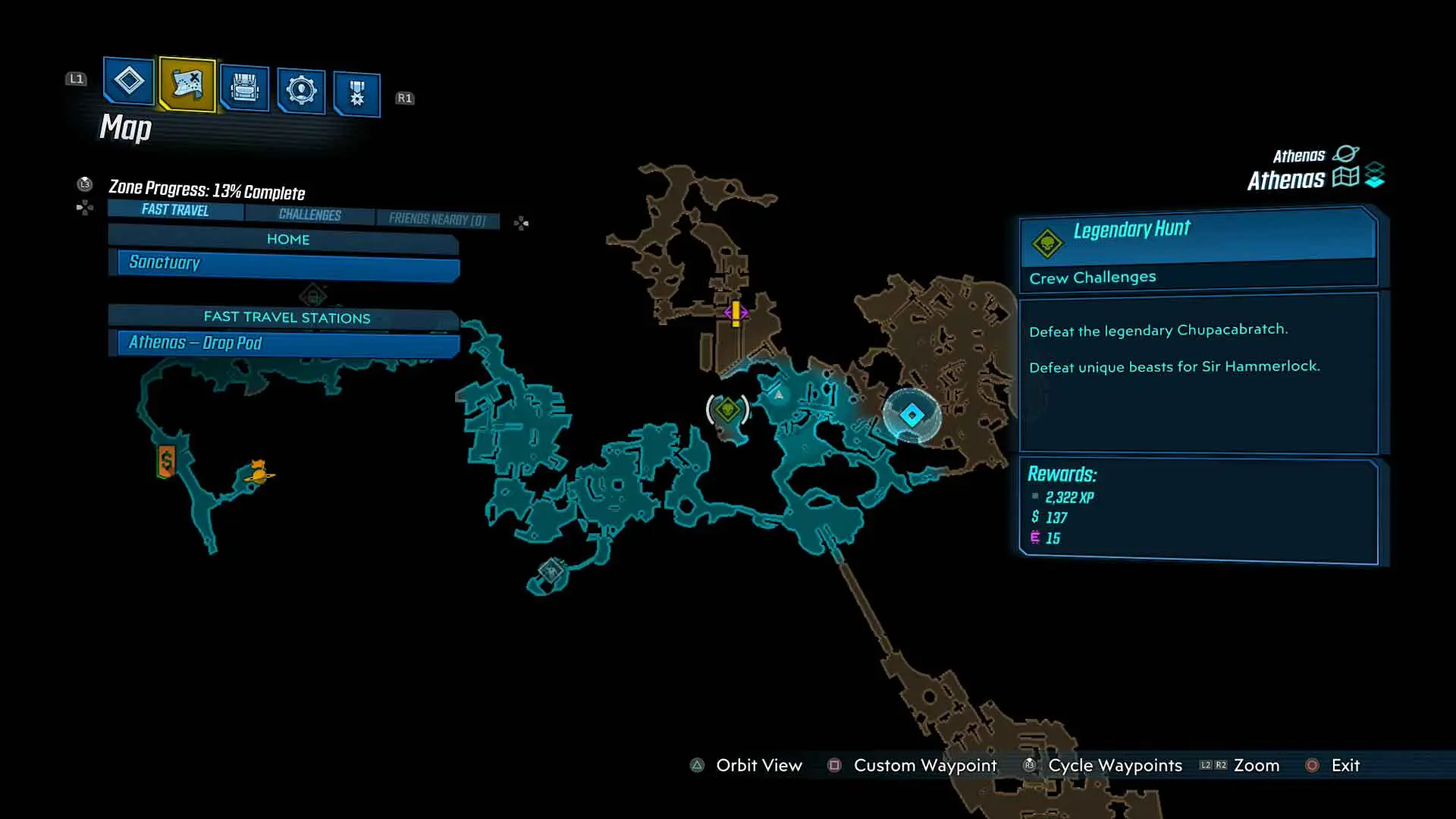Select the Legendary Hunt skull marker on map
The image size is (1456, 819).
(727, 410)
